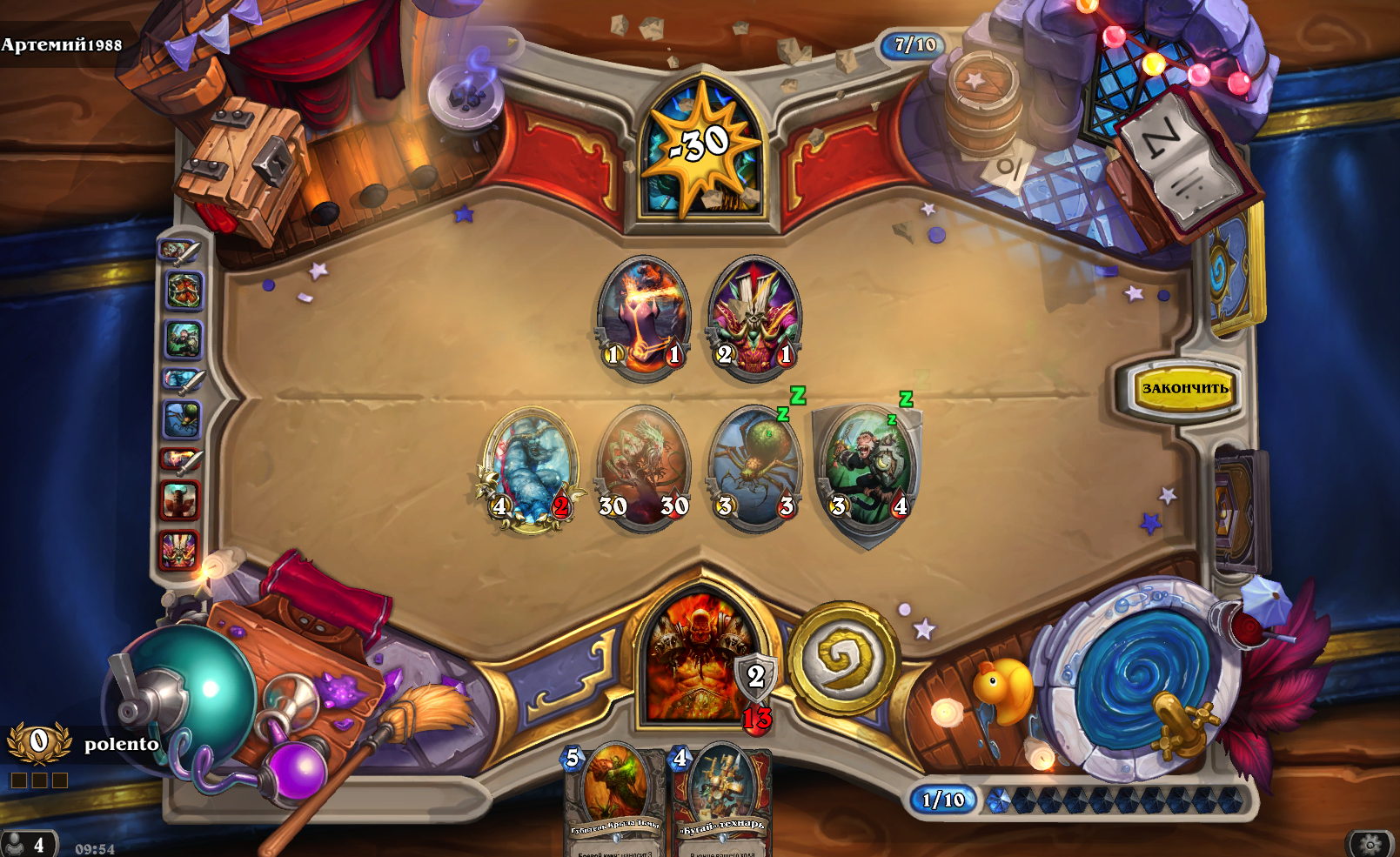Target the enemy 1/1 minion
The height and width of the screenshot is (857, 1400).
pos(644,317)
